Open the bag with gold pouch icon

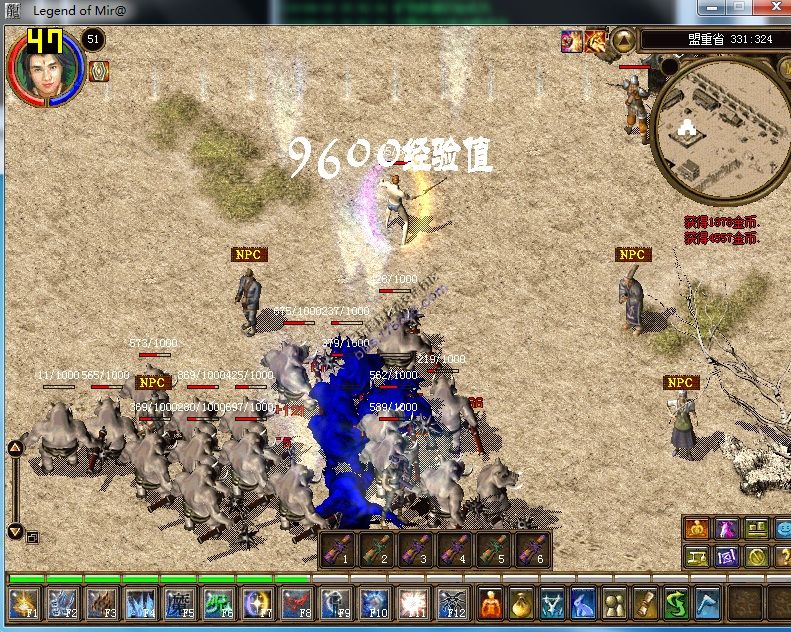tap(521, 603)
